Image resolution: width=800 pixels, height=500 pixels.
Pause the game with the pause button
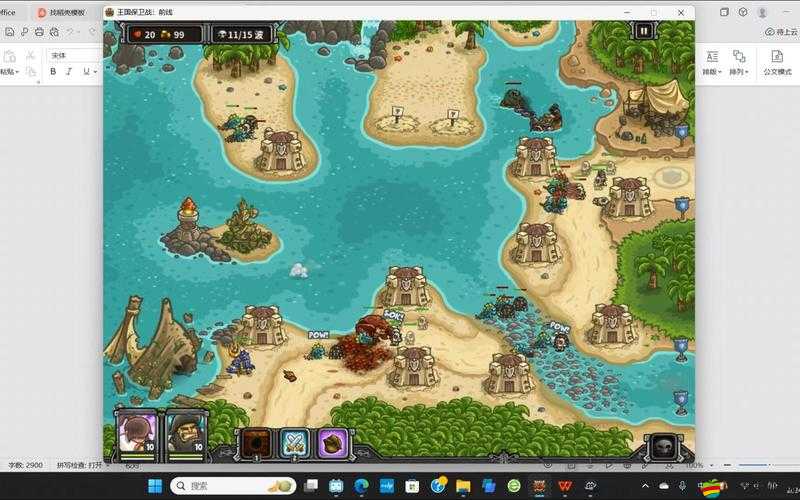coord(643,31)
